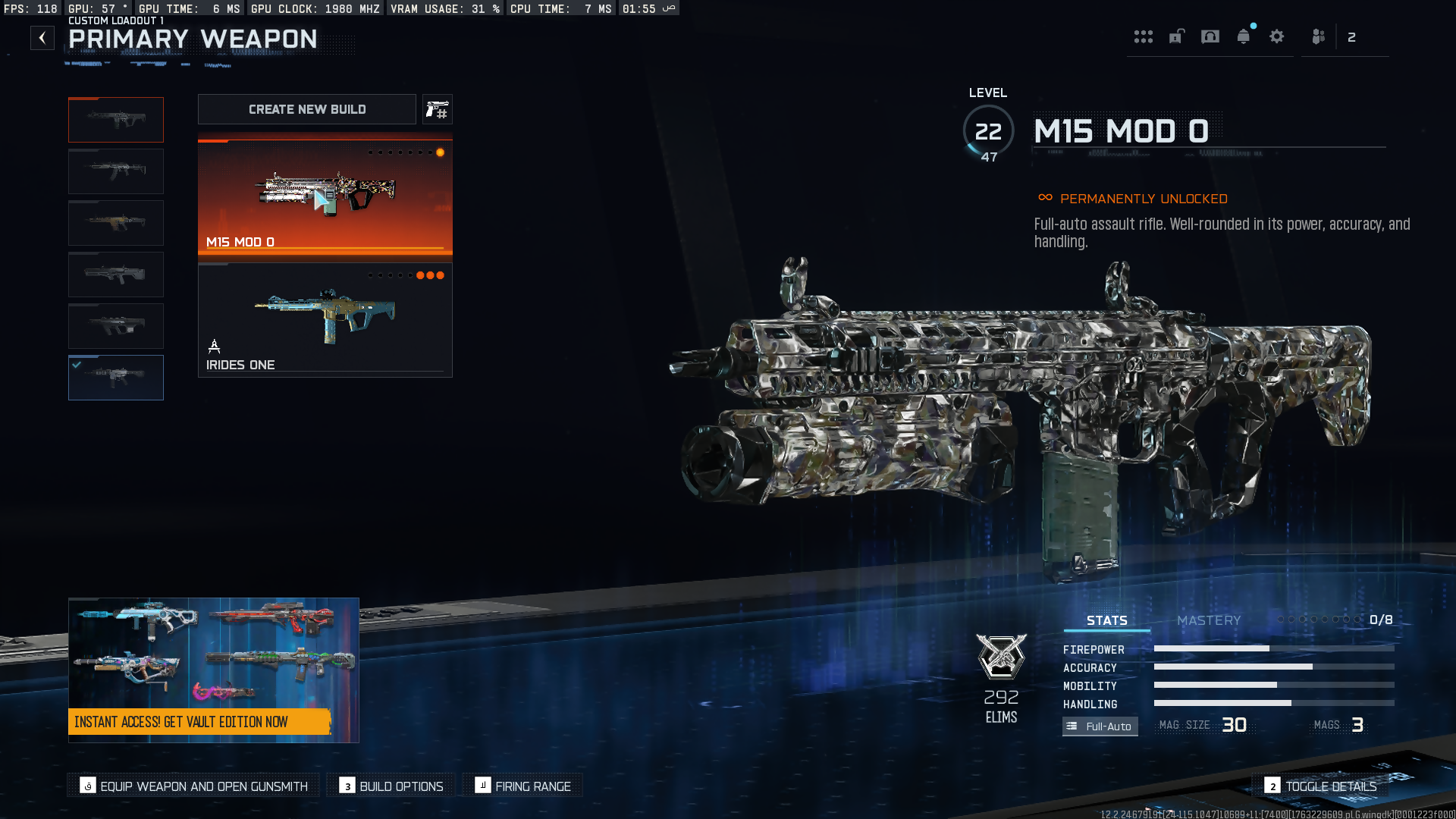Viewport: 1456px width, 819px height.
Task: Click Toggle Details
Action: coord(1321,786)
